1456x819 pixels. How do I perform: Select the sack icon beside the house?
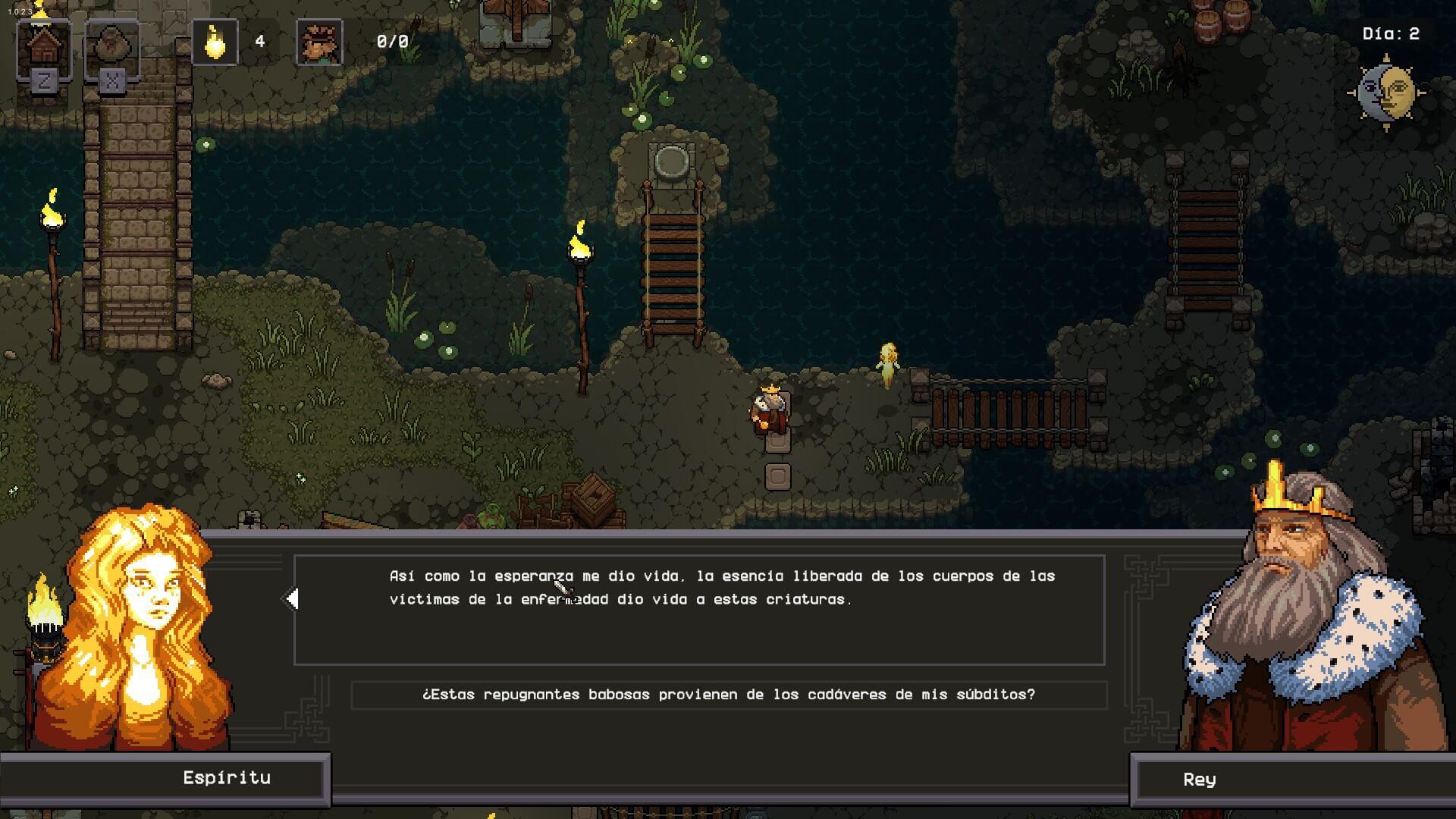[112, 47]
